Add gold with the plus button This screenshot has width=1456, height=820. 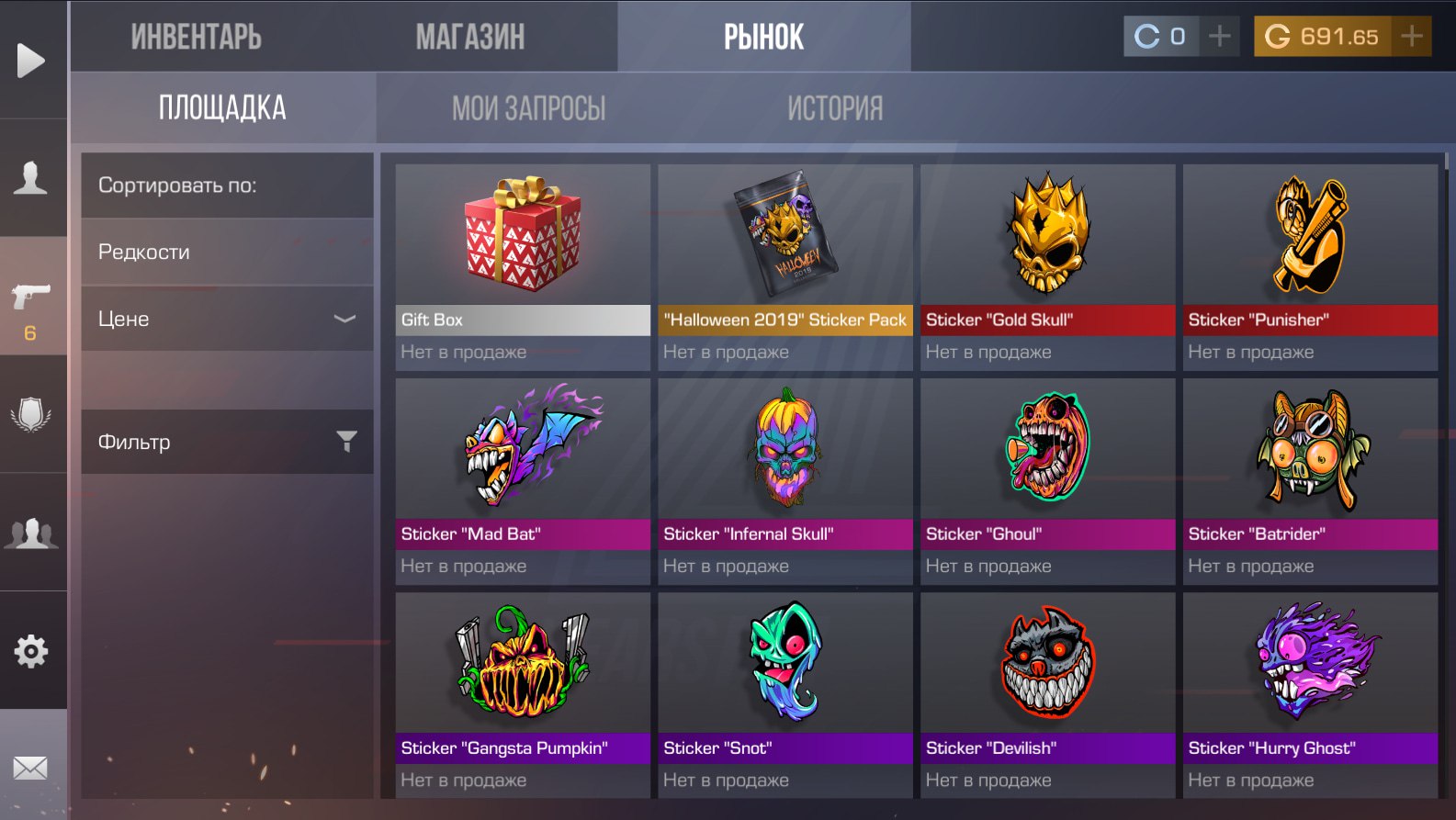(1412, 37)
